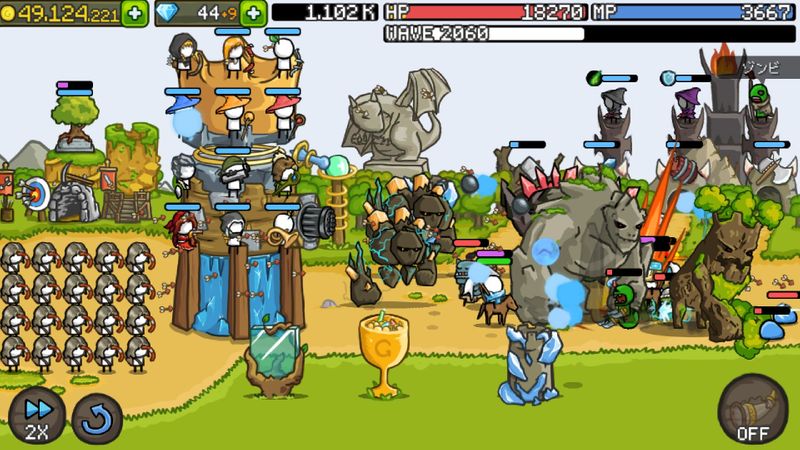Tap the green plus next to gems
800x450 pixels.
click(254, 13)
